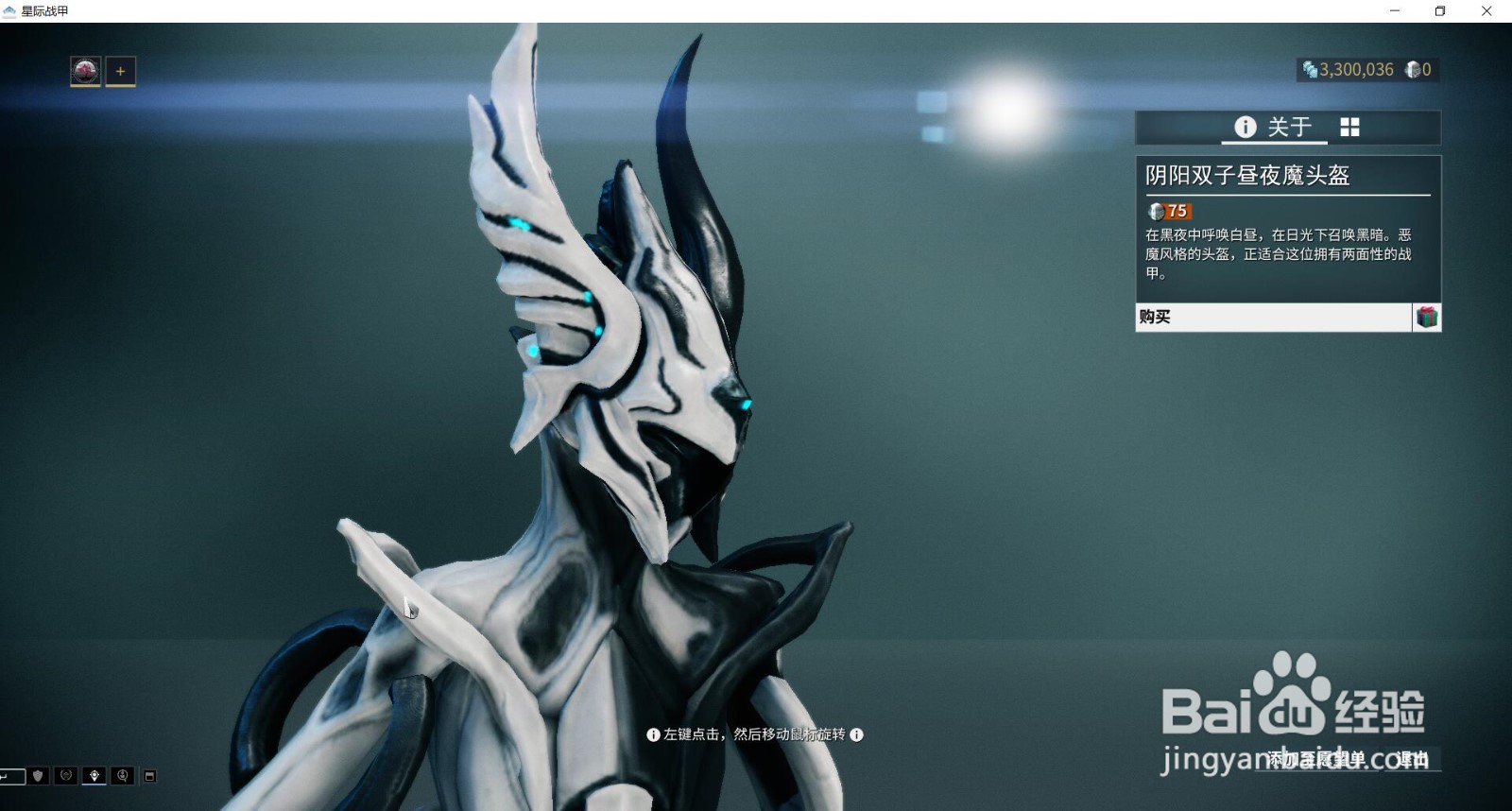Click the gift icon next to the 购买 button

tap(1427, 318)
